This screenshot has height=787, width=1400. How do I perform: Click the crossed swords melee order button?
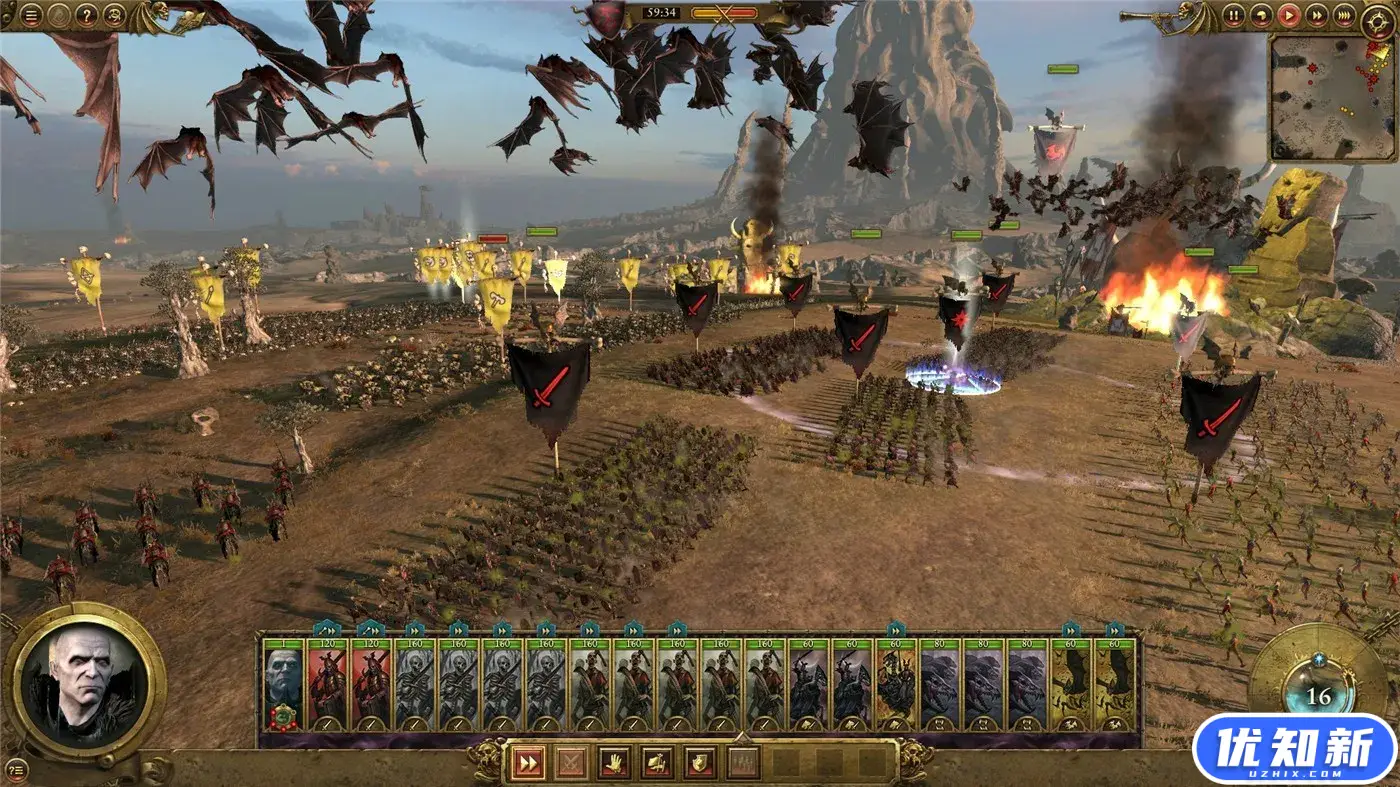pos(570,763)
